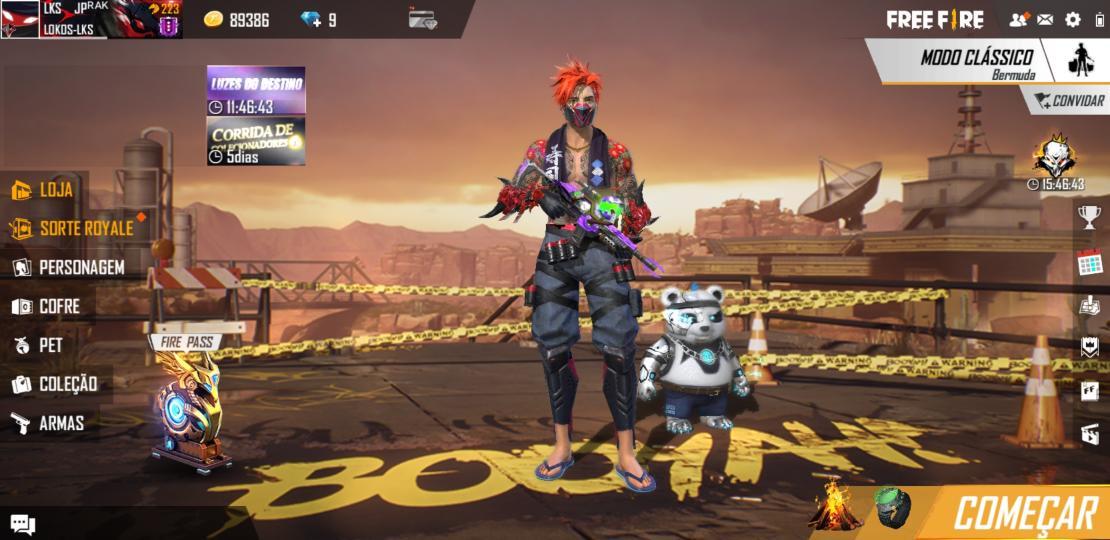
Task: Click the COMEÇAR start button
Action: (x=1024, y=514)
